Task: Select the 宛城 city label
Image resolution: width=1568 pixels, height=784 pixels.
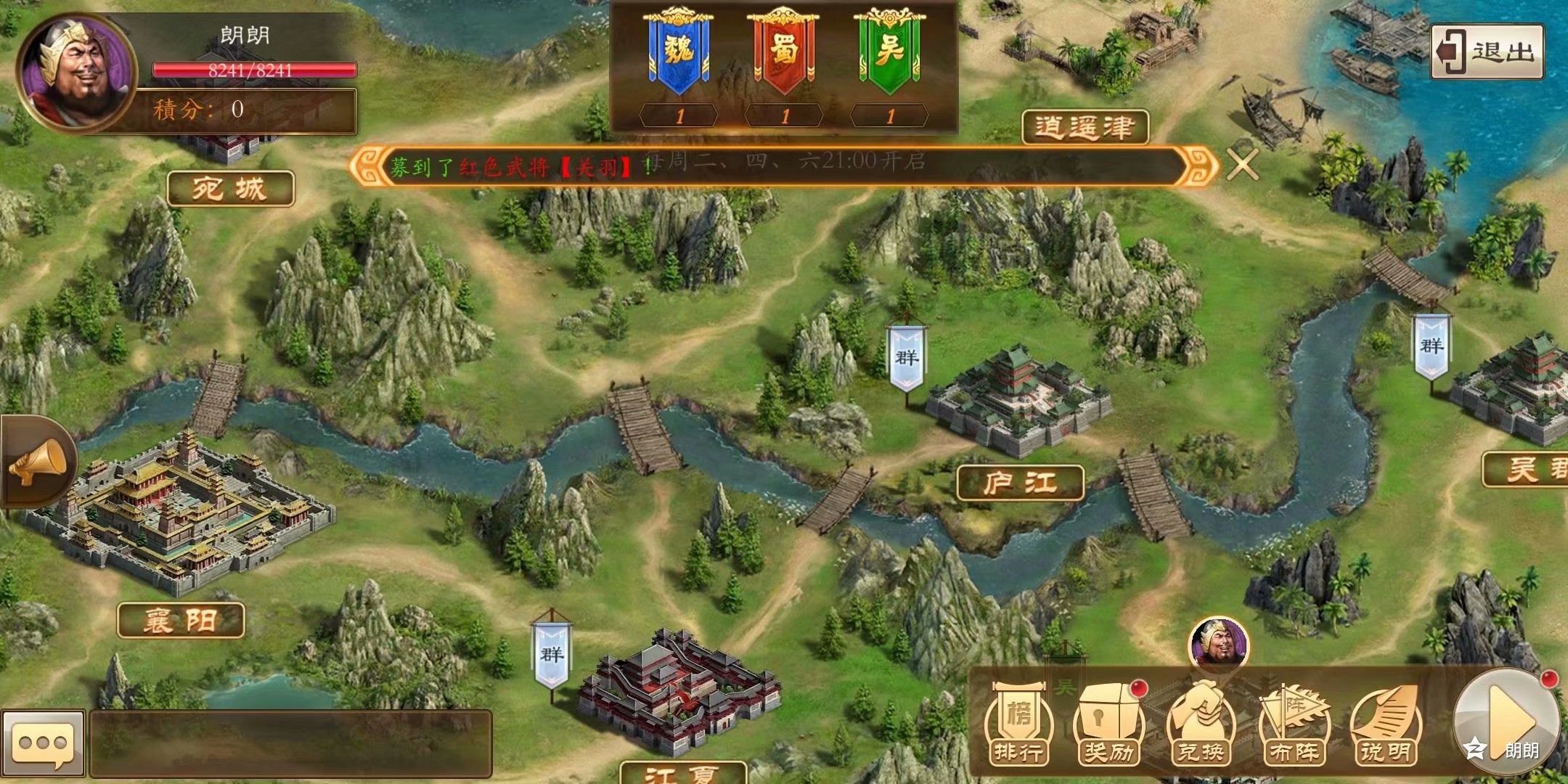Action: point(230,189)
